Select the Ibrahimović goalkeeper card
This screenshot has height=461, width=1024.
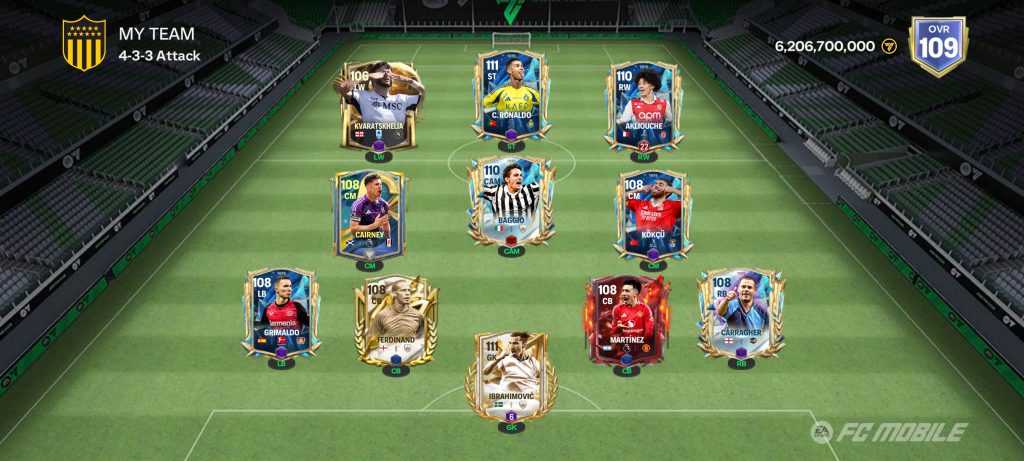510,375
